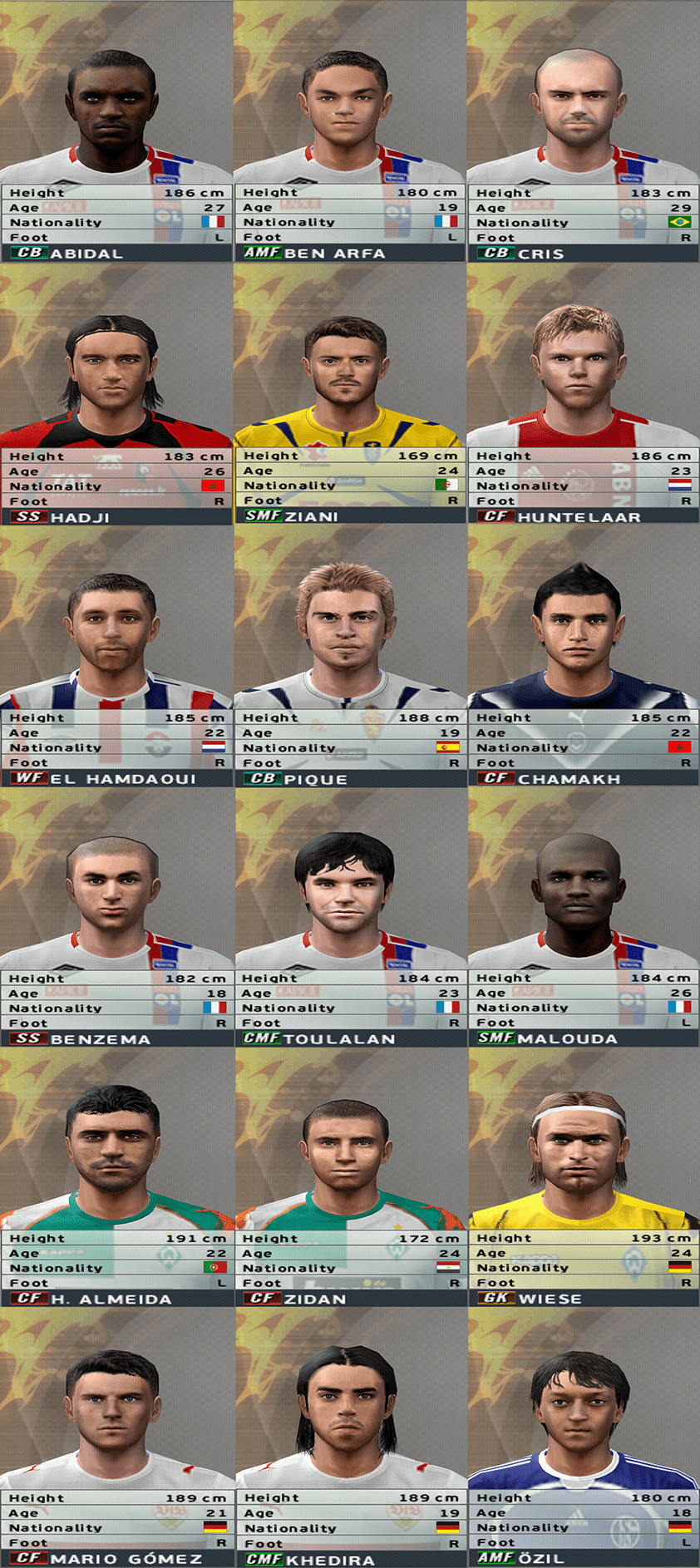Choose the Huntelaar striker card
The width and height of the screenshot is (700, 1568).
(583, 394)
